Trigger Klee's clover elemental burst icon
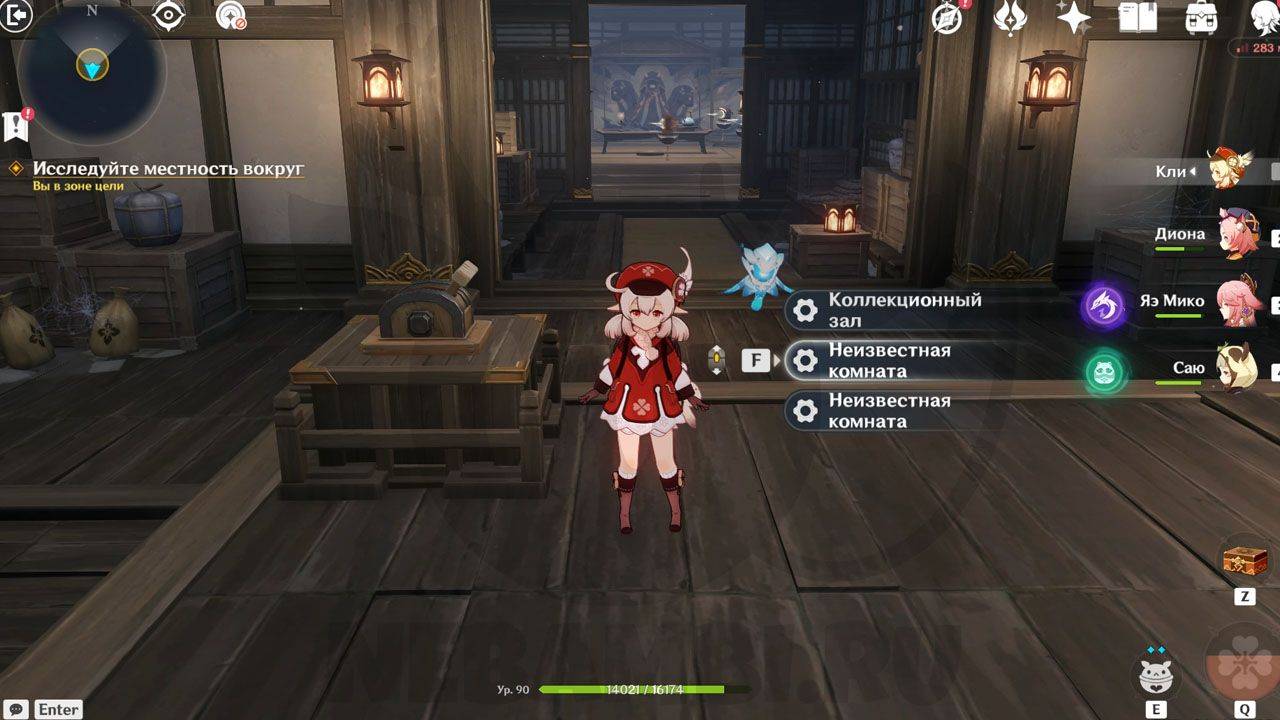 1245,662
